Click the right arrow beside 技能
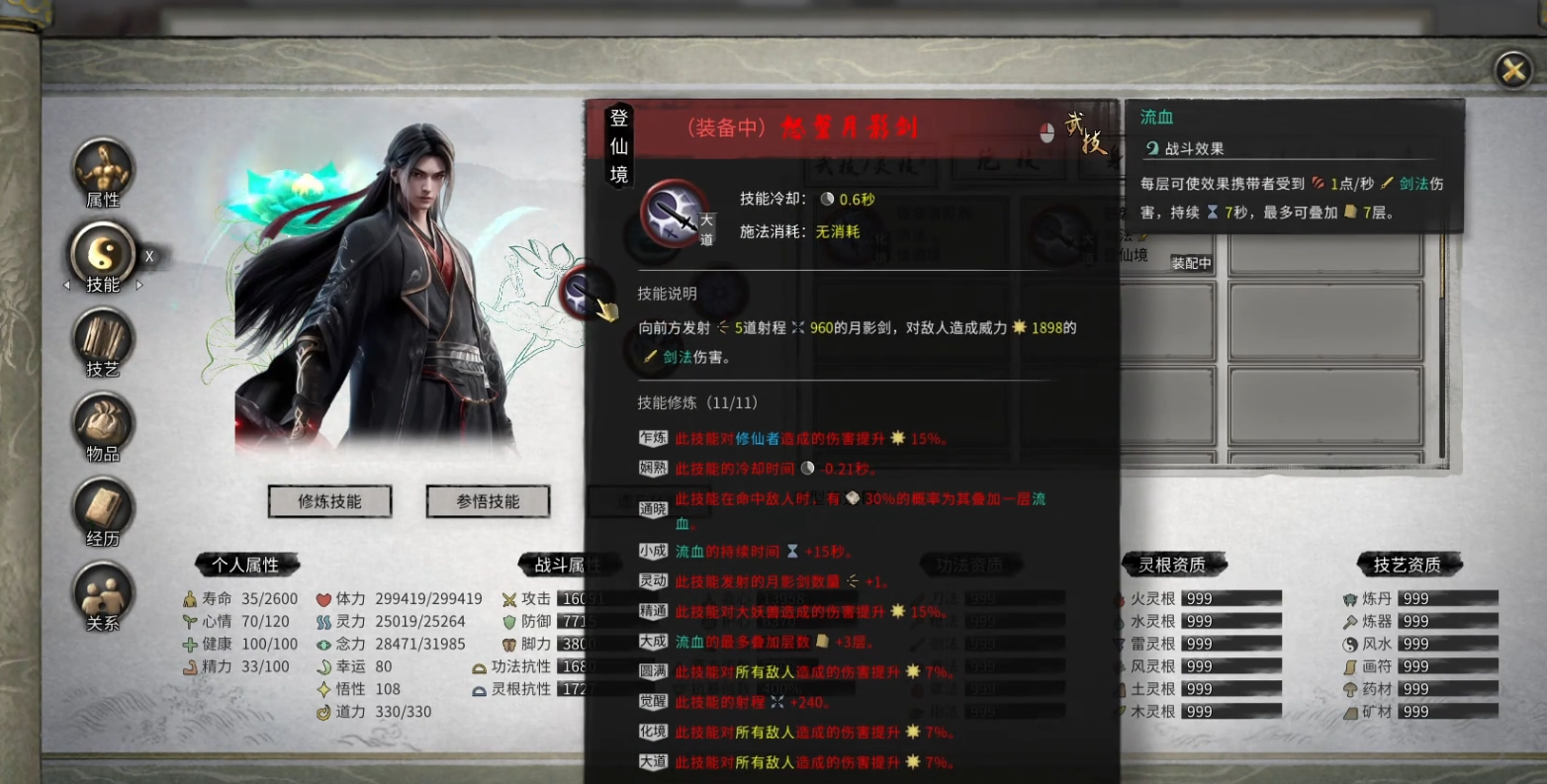Viewport: 1547px width, 784px height. click(x=139, y=284)
